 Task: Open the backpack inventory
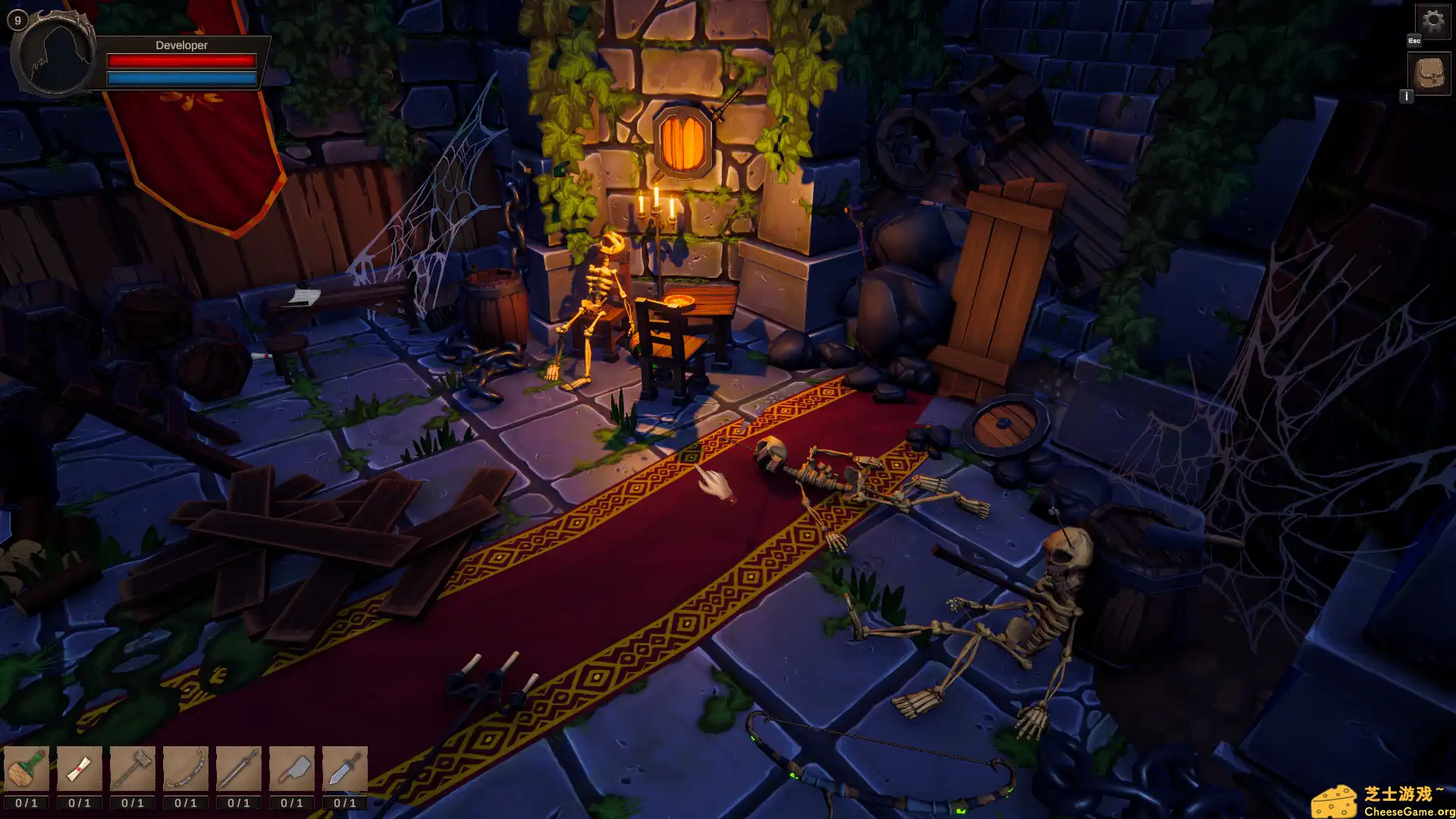1429,72
